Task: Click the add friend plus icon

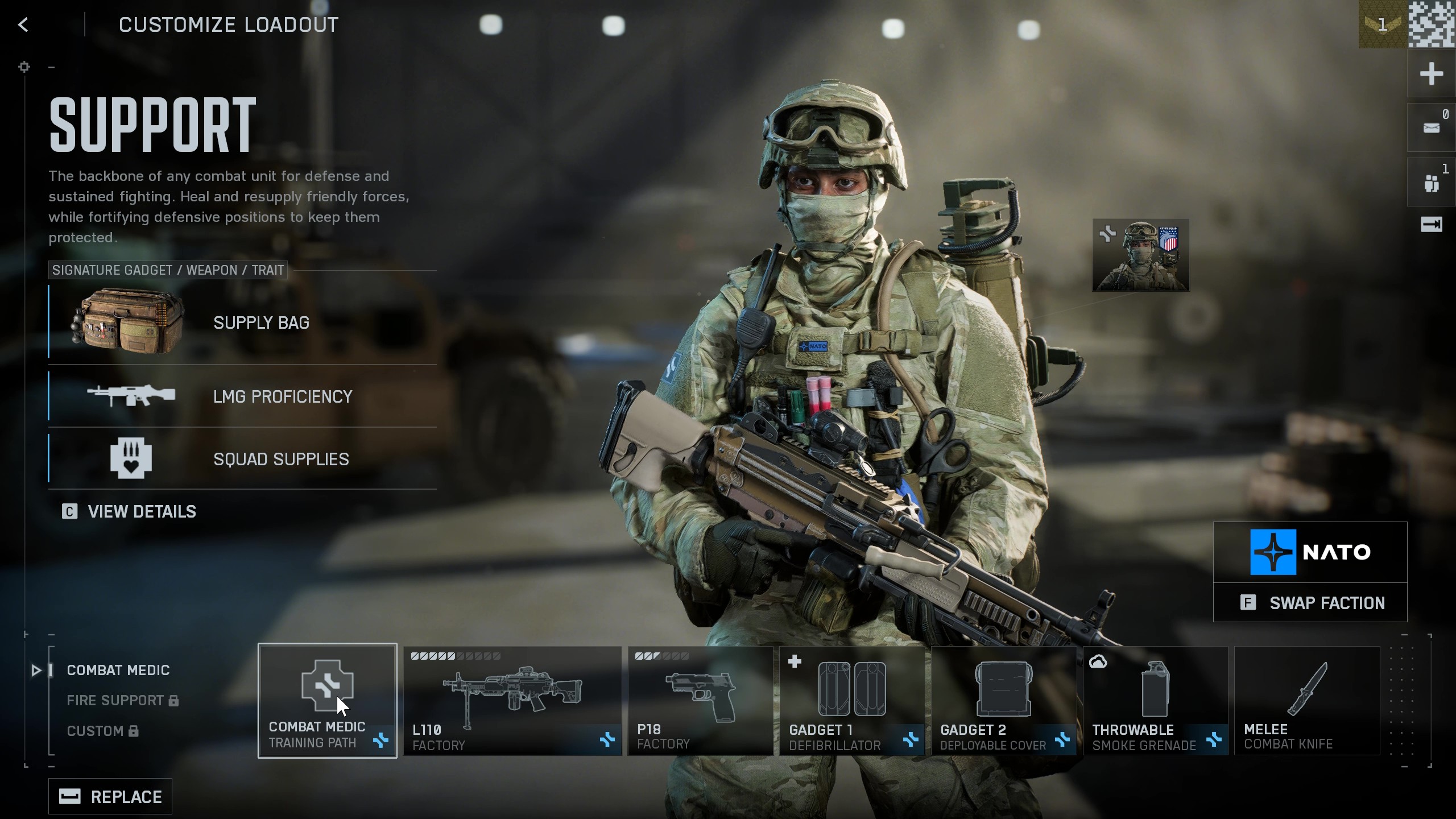Action: [1433, 74]
